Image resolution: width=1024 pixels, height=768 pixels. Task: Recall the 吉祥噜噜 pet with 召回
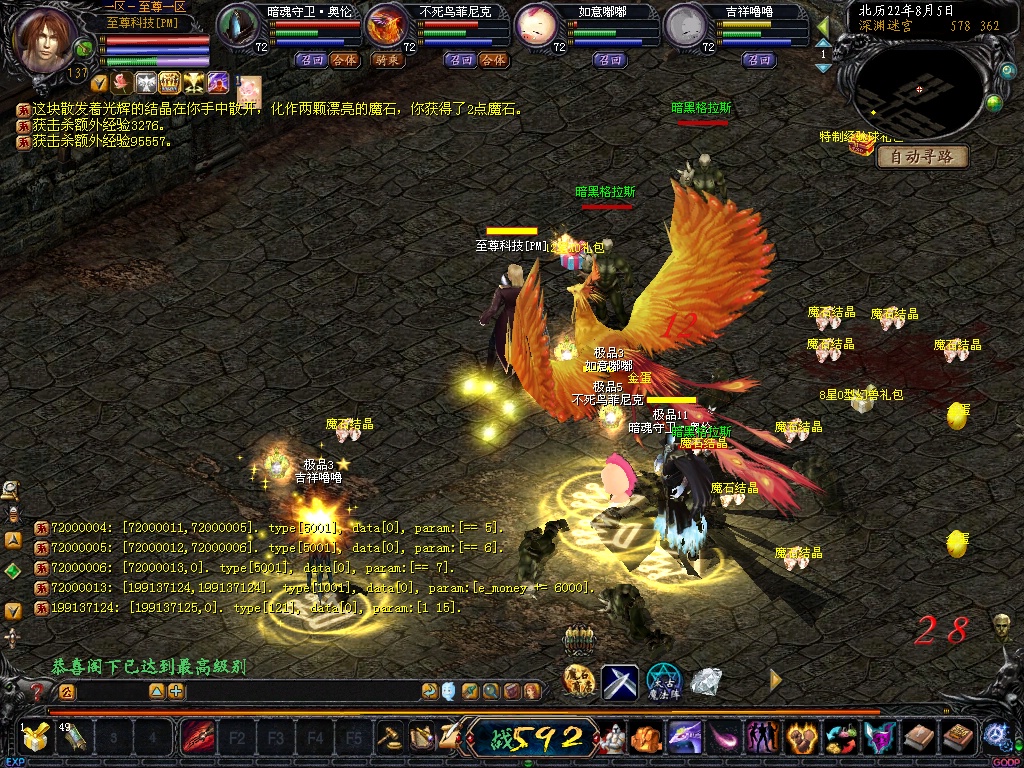[759, 60]
